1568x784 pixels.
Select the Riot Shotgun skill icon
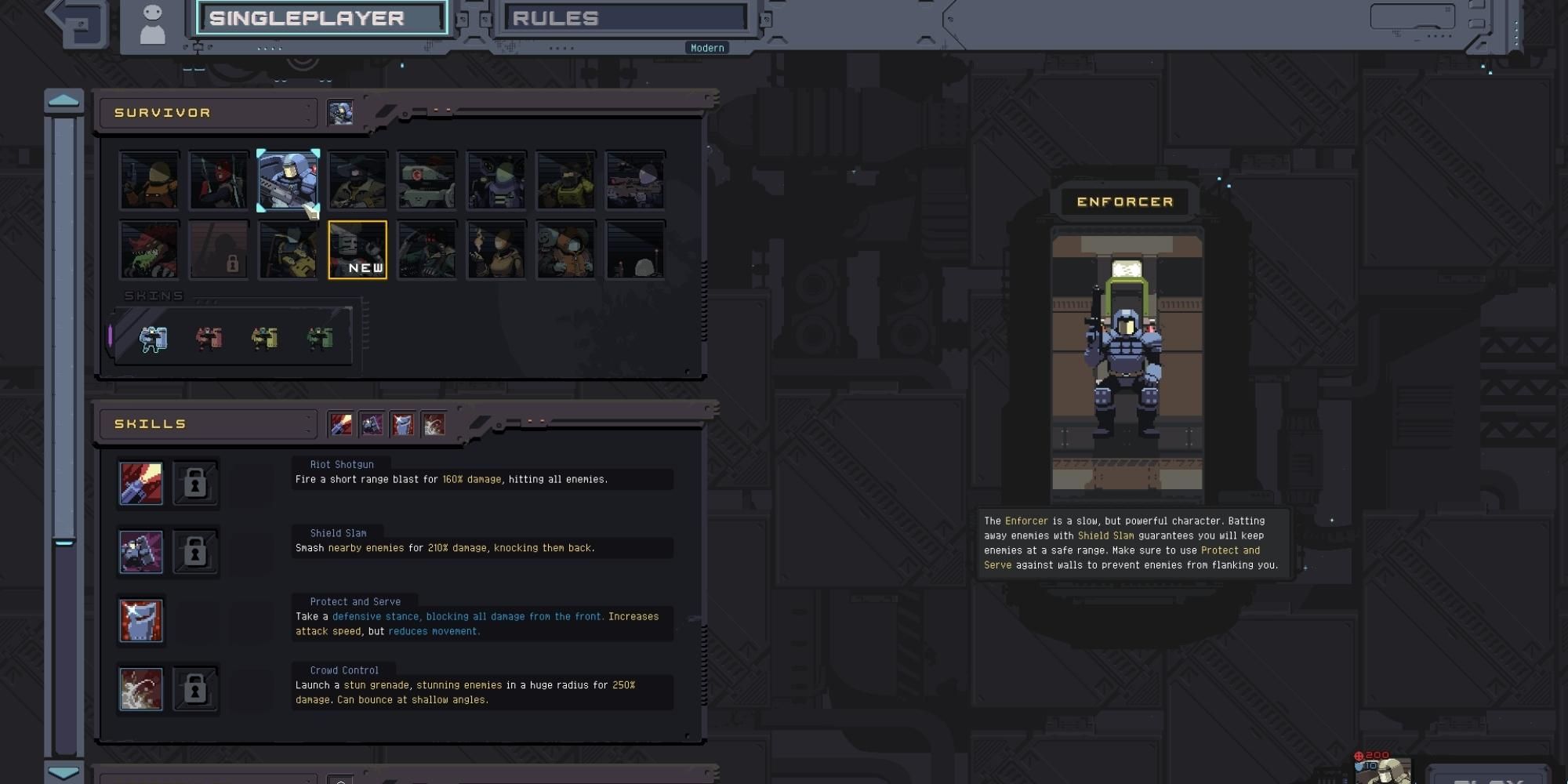(141, 483)
